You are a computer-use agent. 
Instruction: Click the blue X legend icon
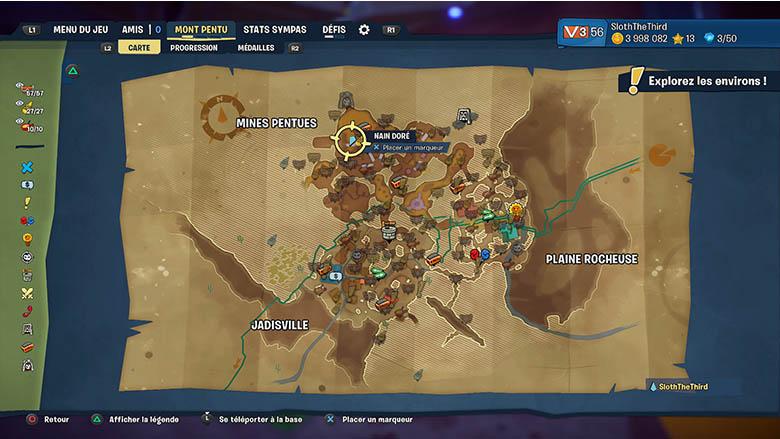pyautogui.click(x=27, y=167)
